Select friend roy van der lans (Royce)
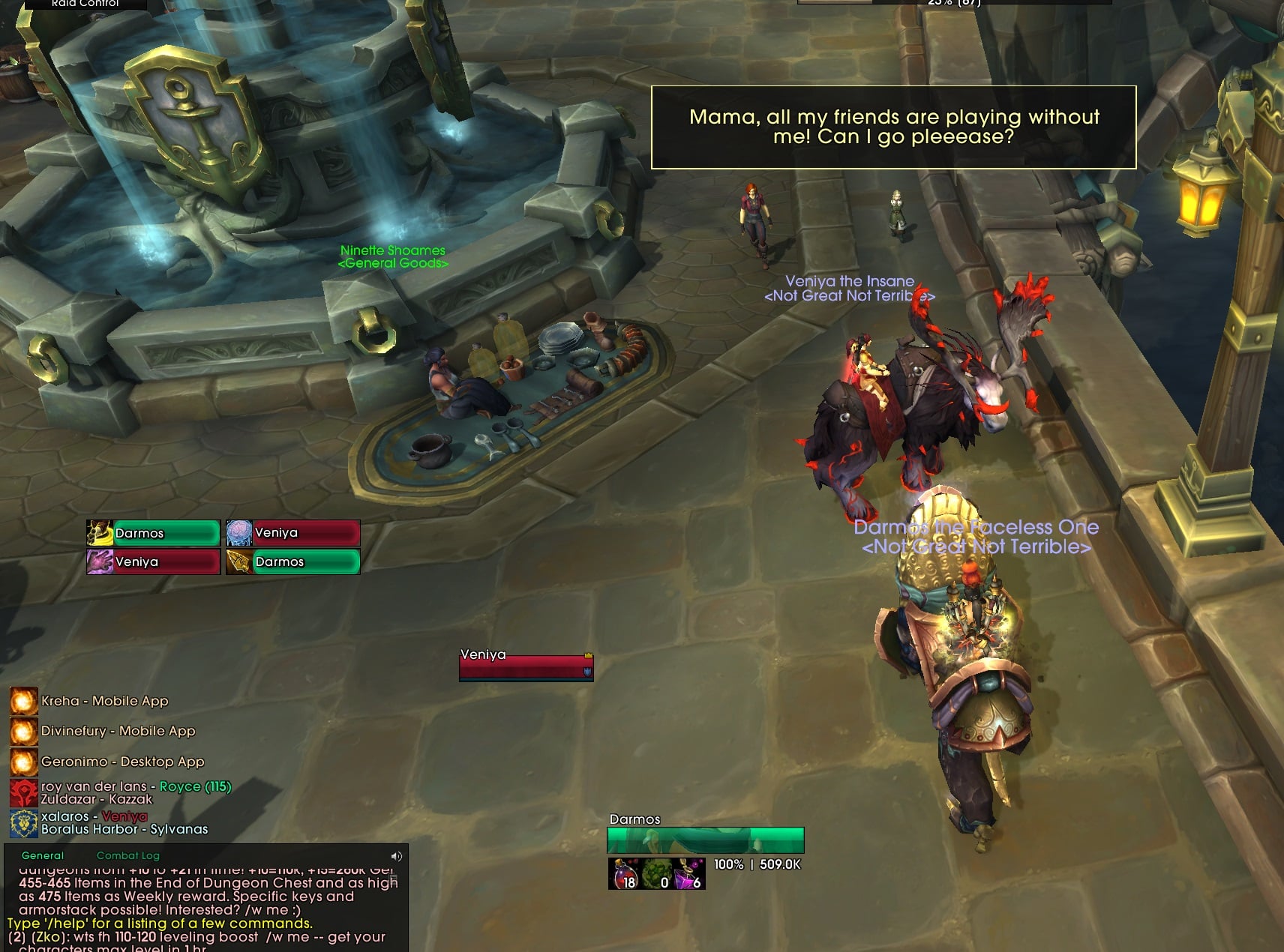 [135, 792]
